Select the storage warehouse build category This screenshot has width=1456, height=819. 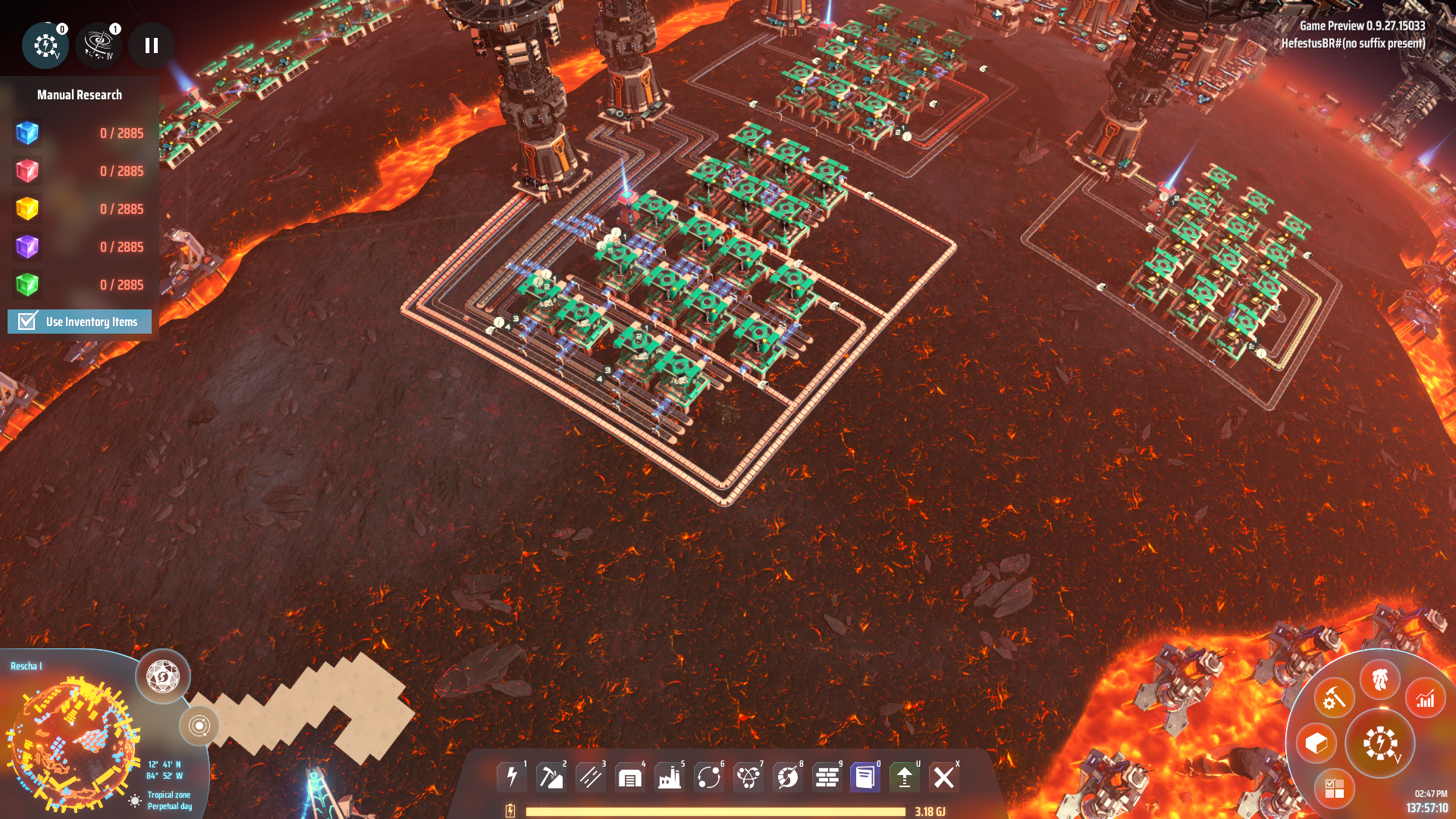(630, 777)
